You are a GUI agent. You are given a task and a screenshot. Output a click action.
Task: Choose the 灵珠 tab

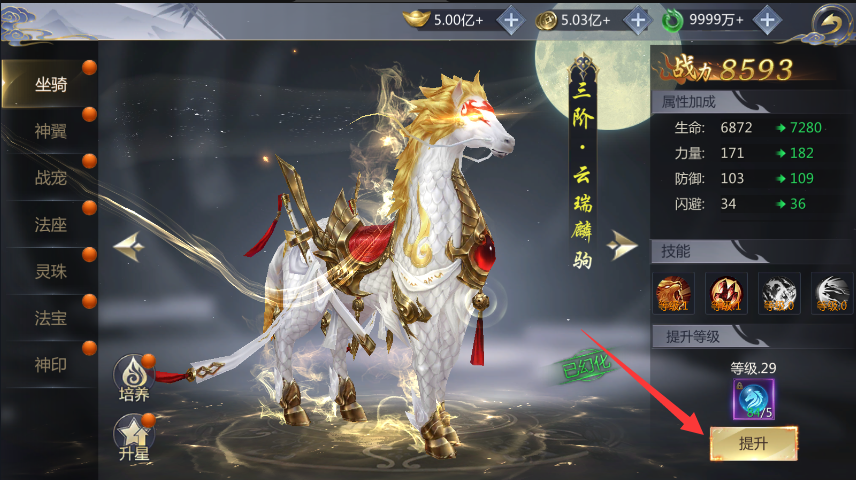(50, 271)
